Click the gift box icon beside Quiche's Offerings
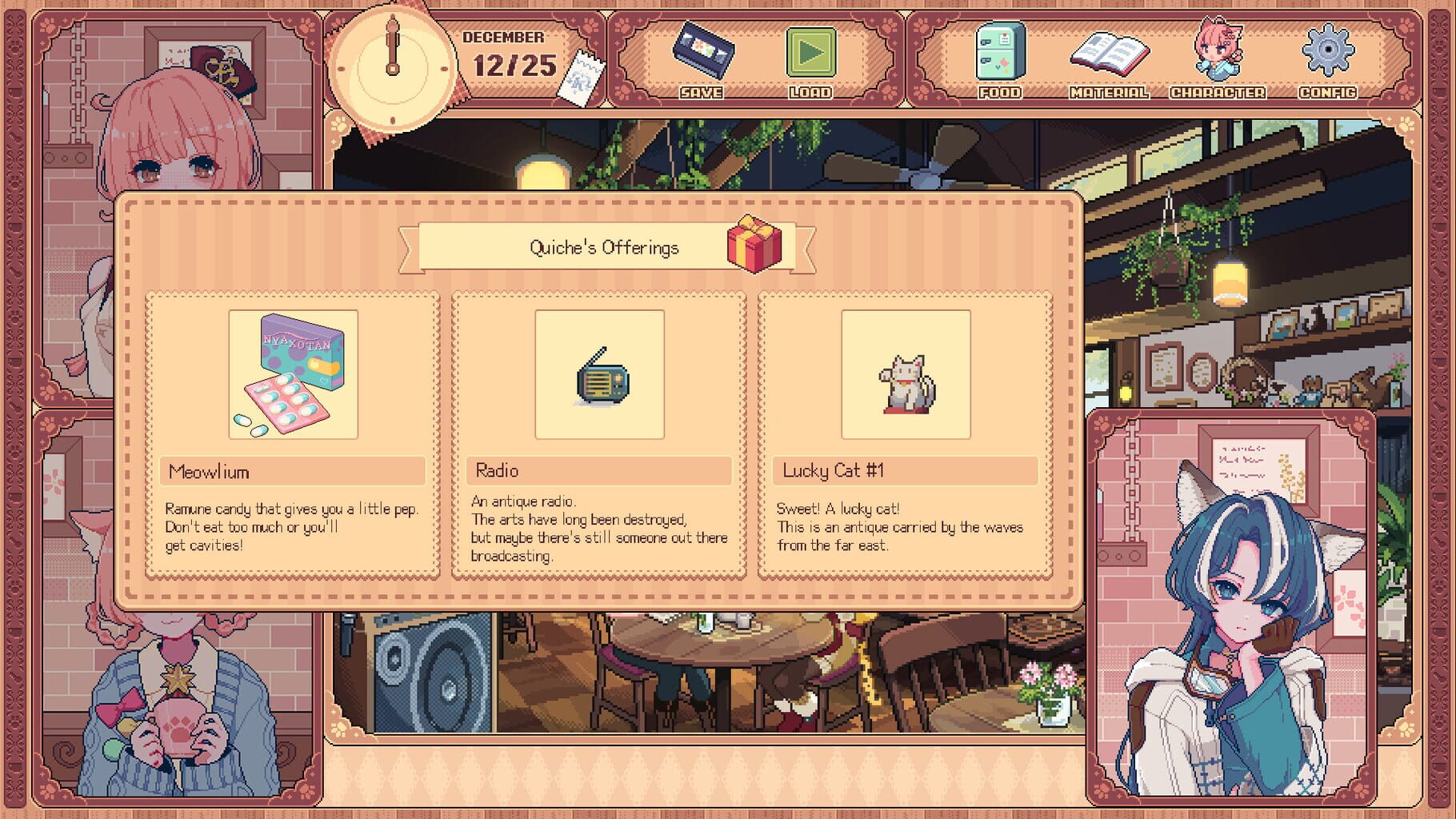The image size is (1456, 819). [x=754, y=248]
